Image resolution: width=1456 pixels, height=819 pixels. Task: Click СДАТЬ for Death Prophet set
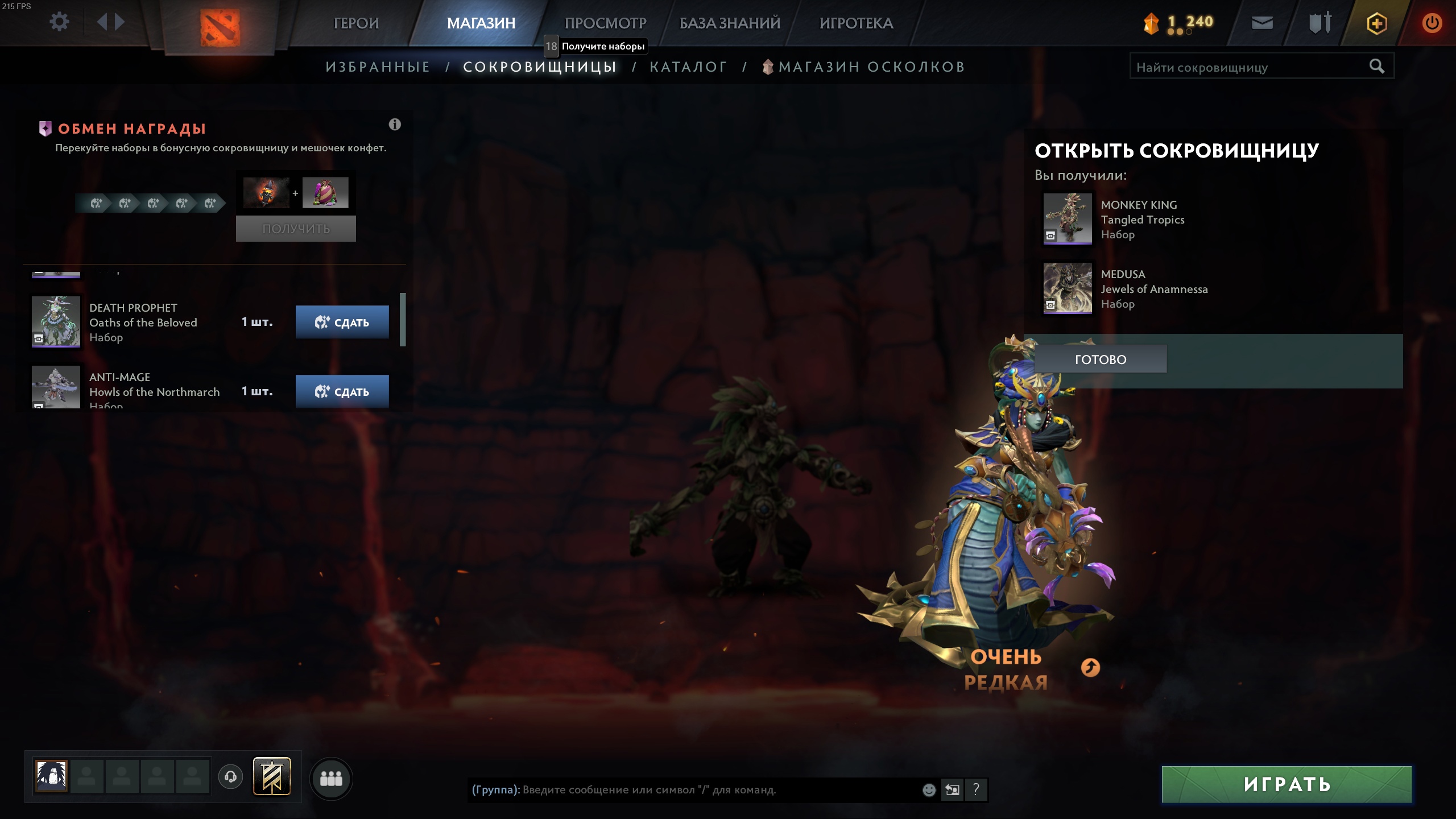tap(342, 321)
